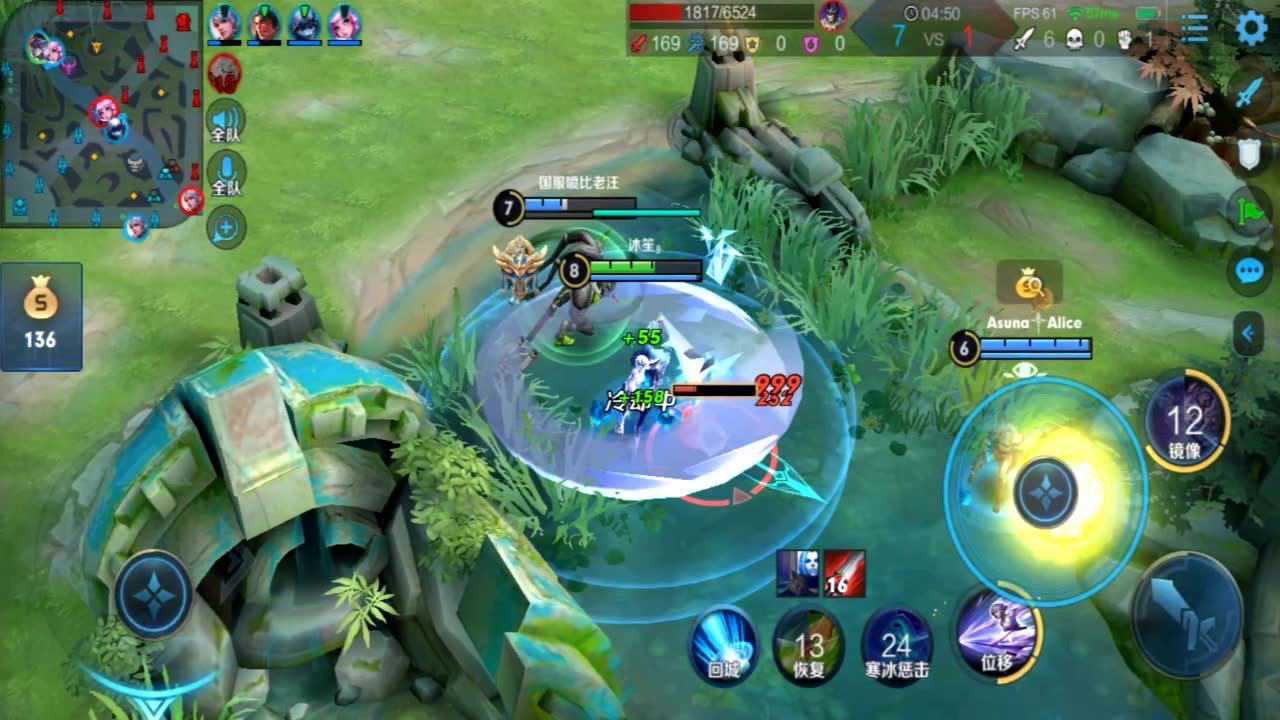Tap the chat bubble plus button
Viewport: 1280px width, 720px height.
pos(226,229)
